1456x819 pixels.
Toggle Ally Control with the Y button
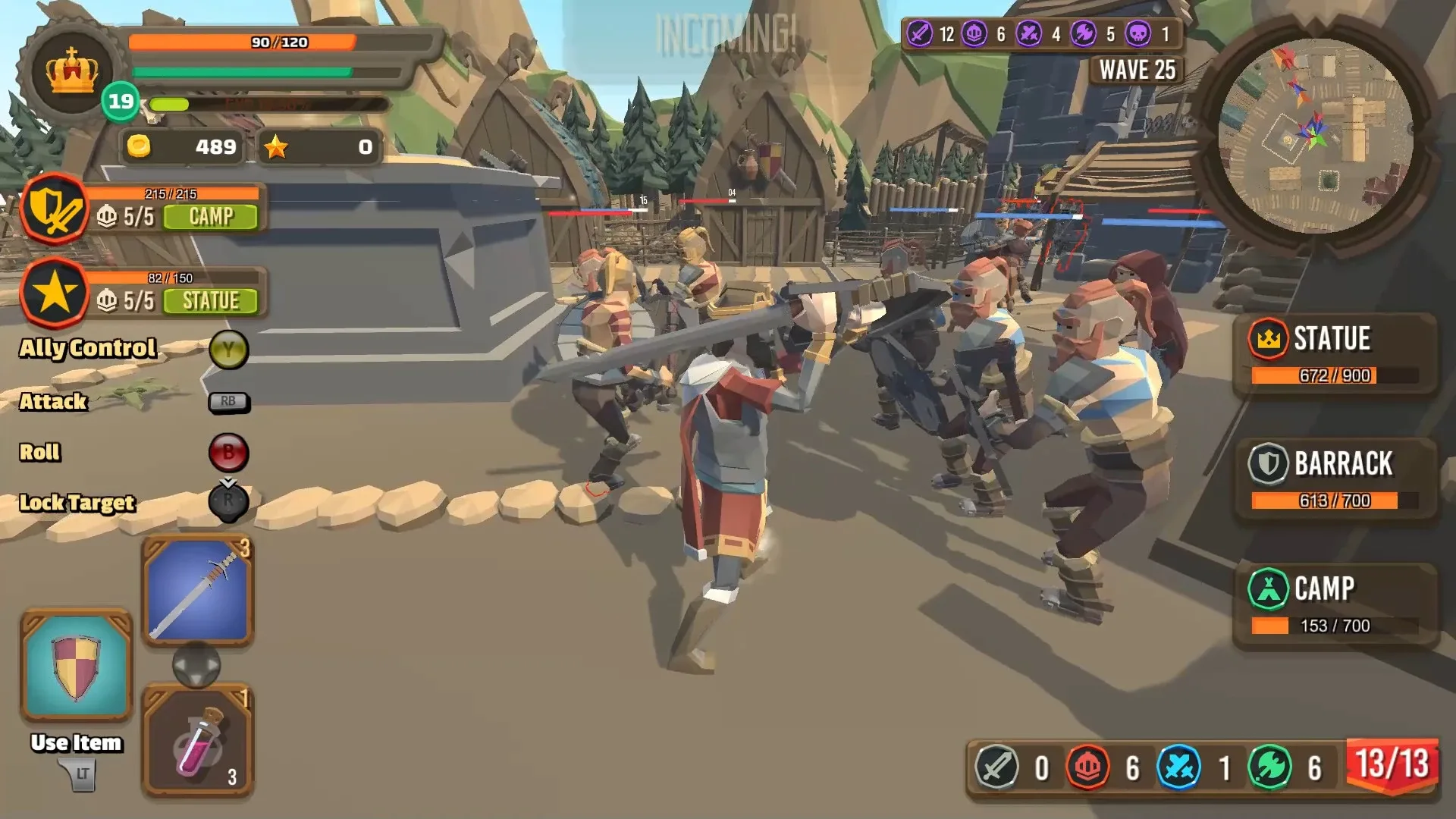click(230, 350)
